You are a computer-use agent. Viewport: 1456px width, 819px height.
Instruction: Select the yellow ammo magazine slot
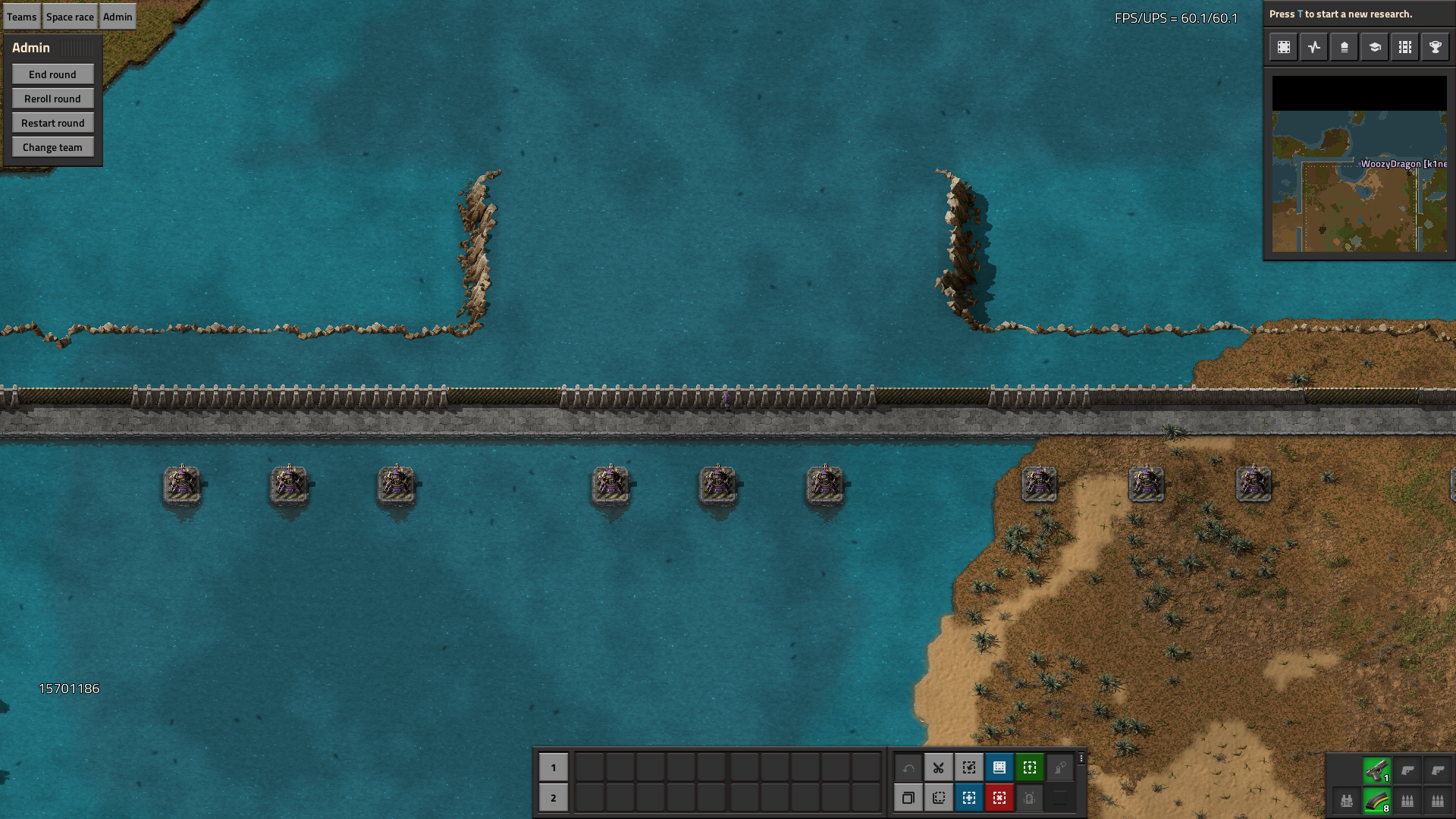click(x=1377, y=801)
